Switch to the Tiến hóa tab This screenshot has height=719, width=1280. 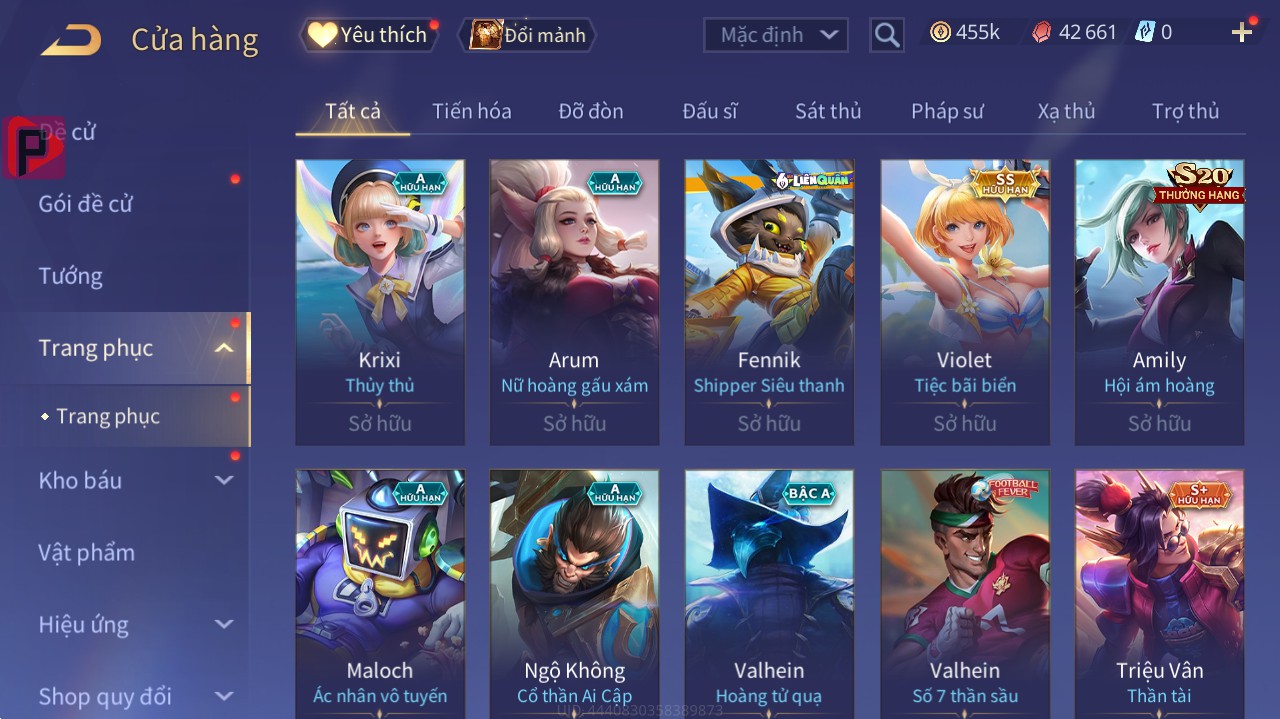[x=471, y=111]
